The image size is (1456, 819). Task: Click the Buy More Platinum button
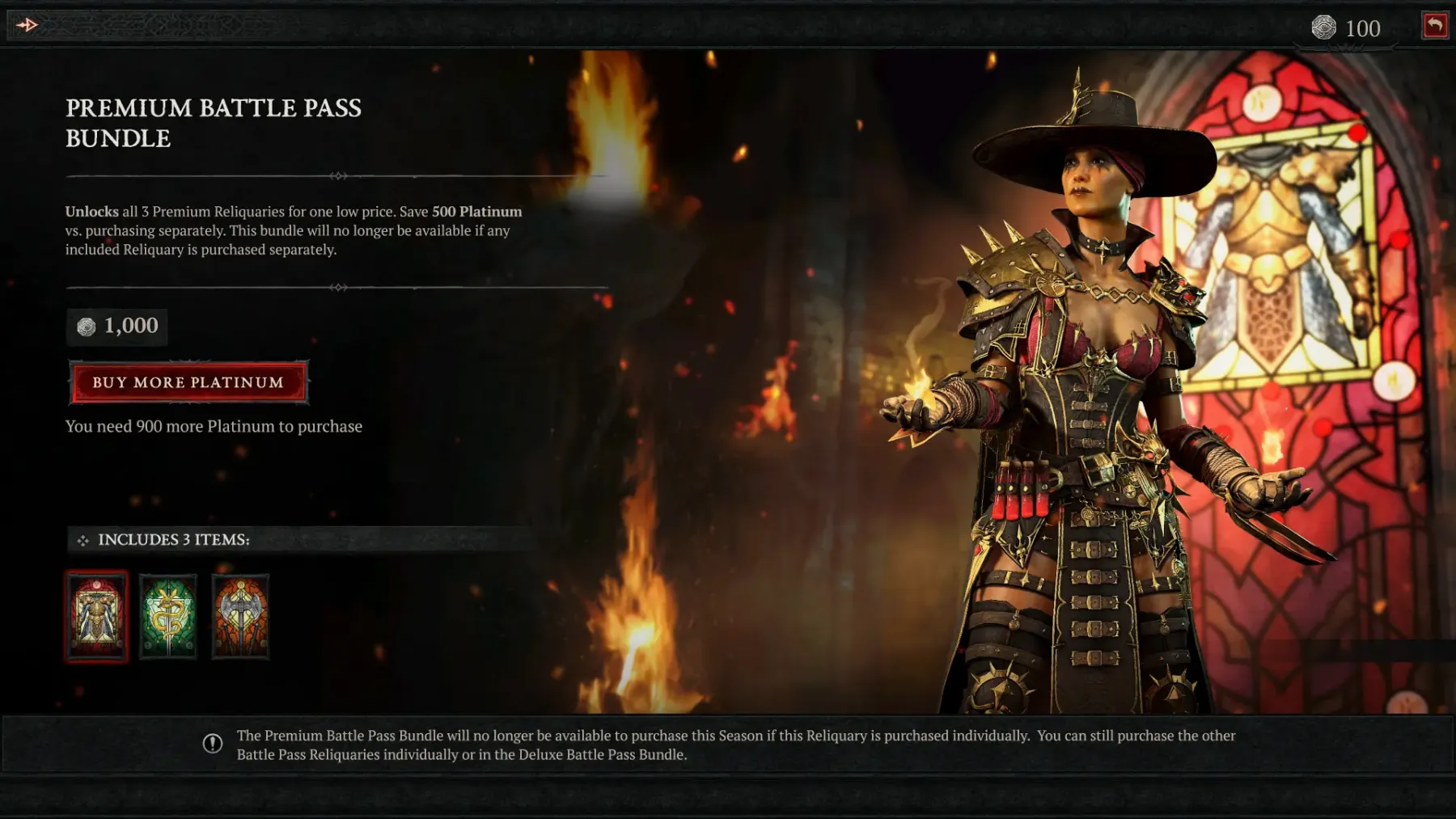click(188, 382)
